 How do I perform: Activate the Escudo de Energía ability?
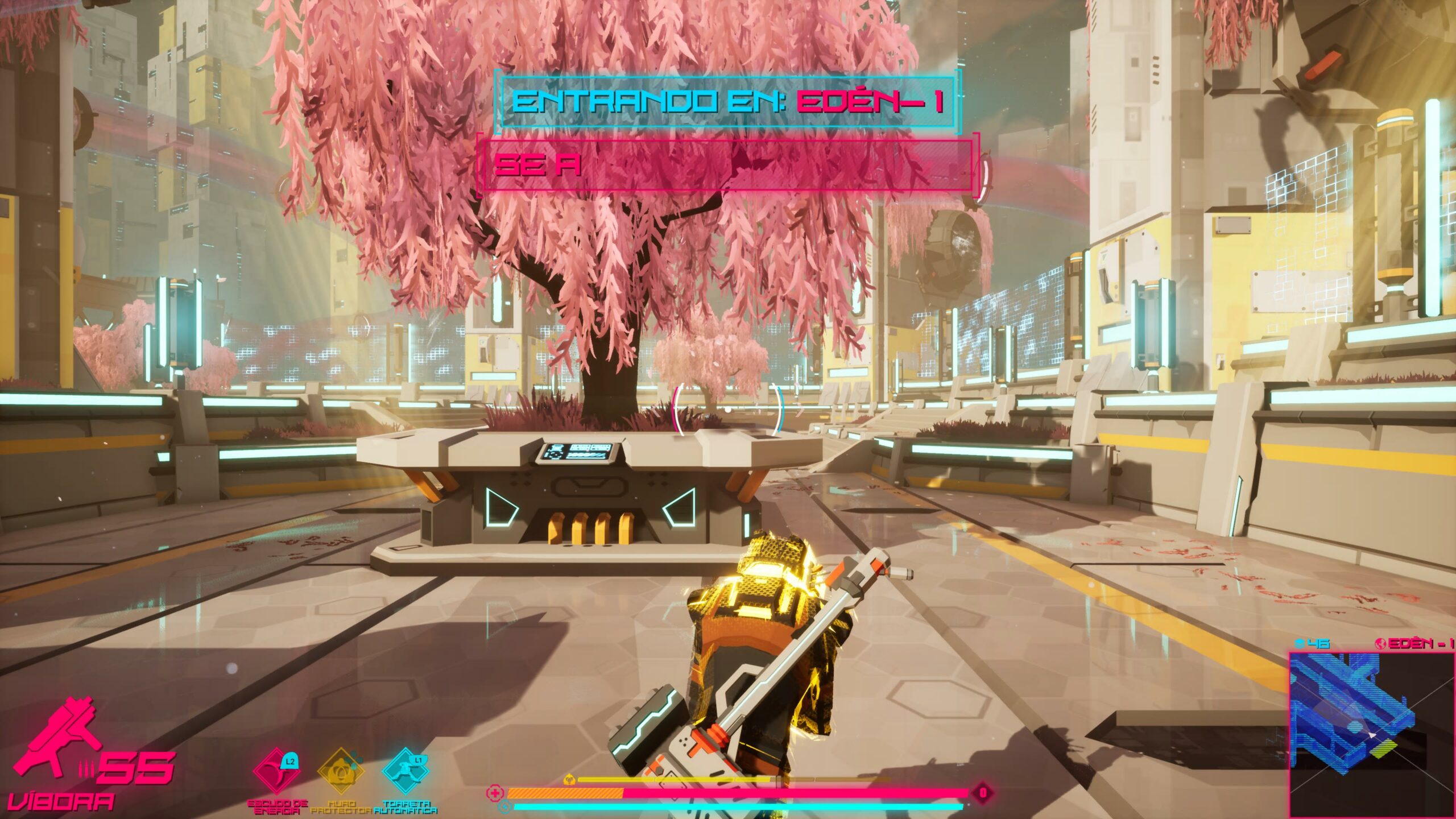point(276,772)
